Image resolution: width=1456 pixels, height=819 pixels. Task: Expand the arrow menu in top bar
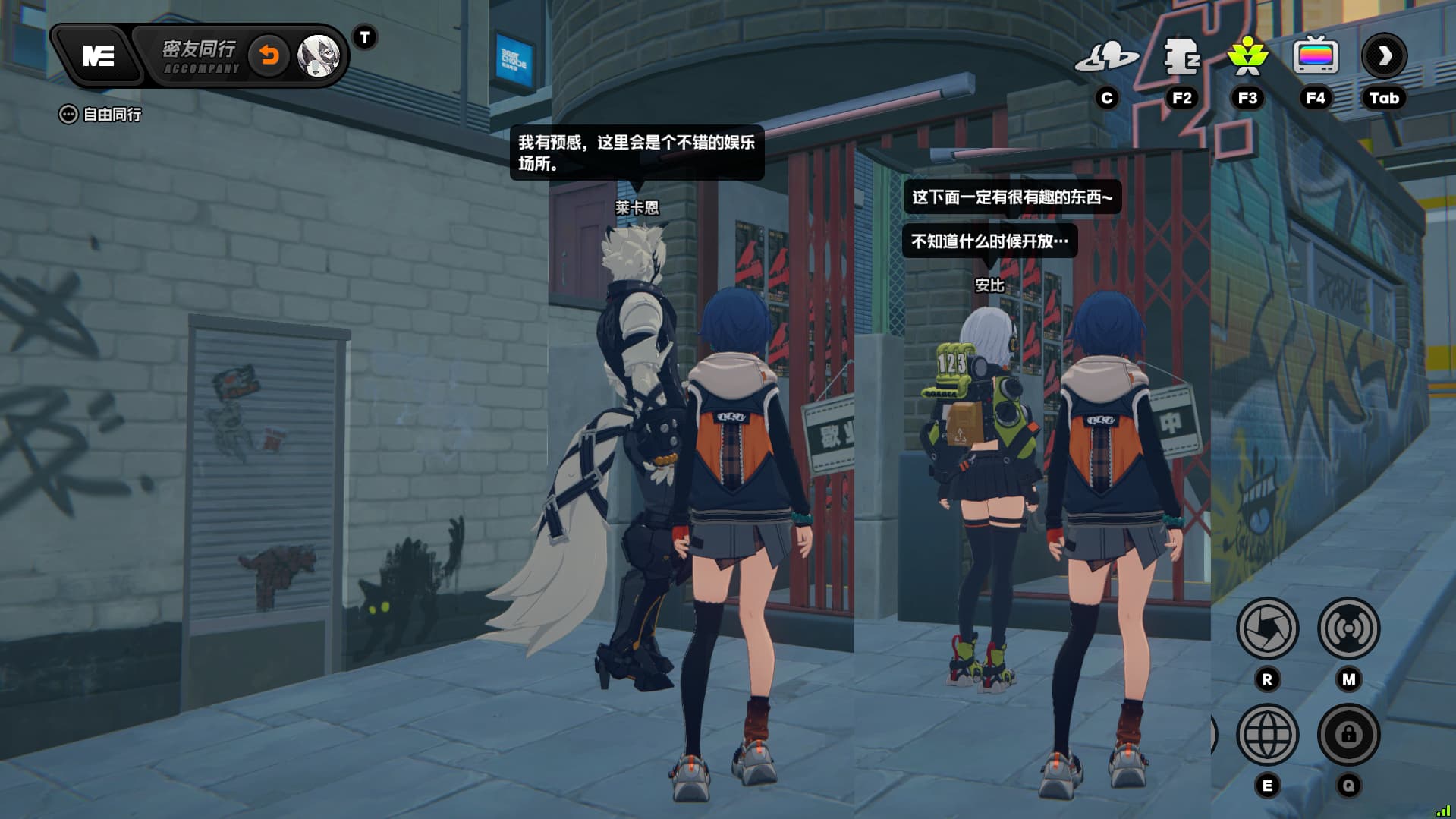(x=1384, y=56)
